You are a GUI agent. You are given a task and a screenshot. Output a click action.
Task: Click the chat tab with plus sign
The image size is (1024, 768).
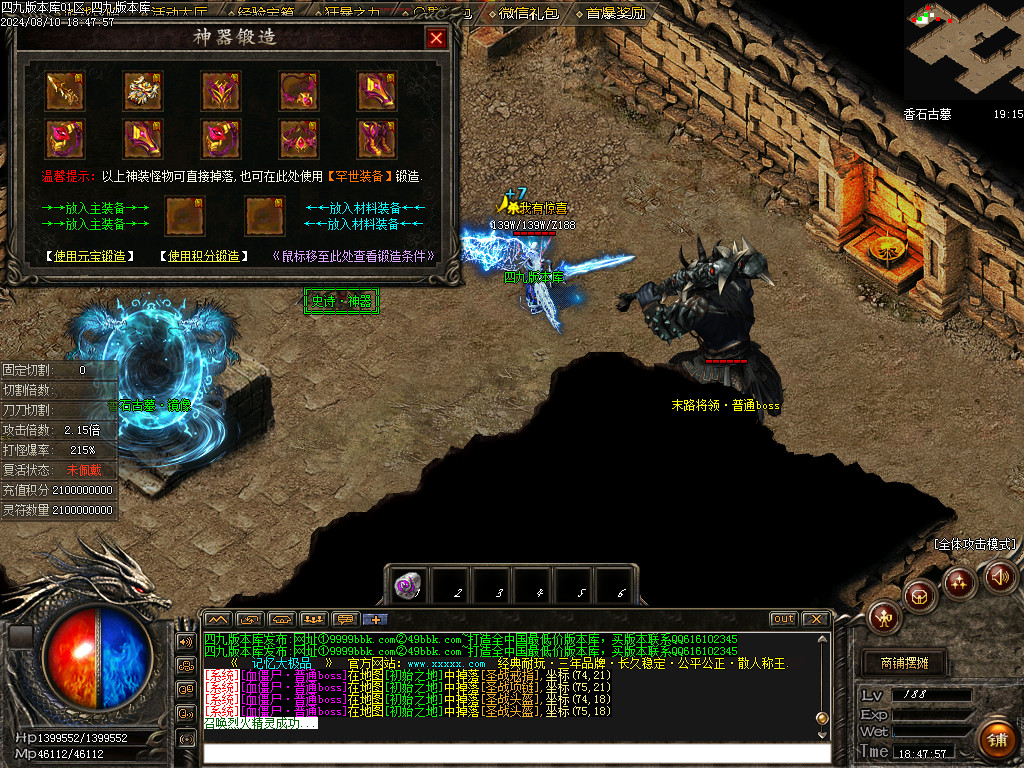pos(375,619)
